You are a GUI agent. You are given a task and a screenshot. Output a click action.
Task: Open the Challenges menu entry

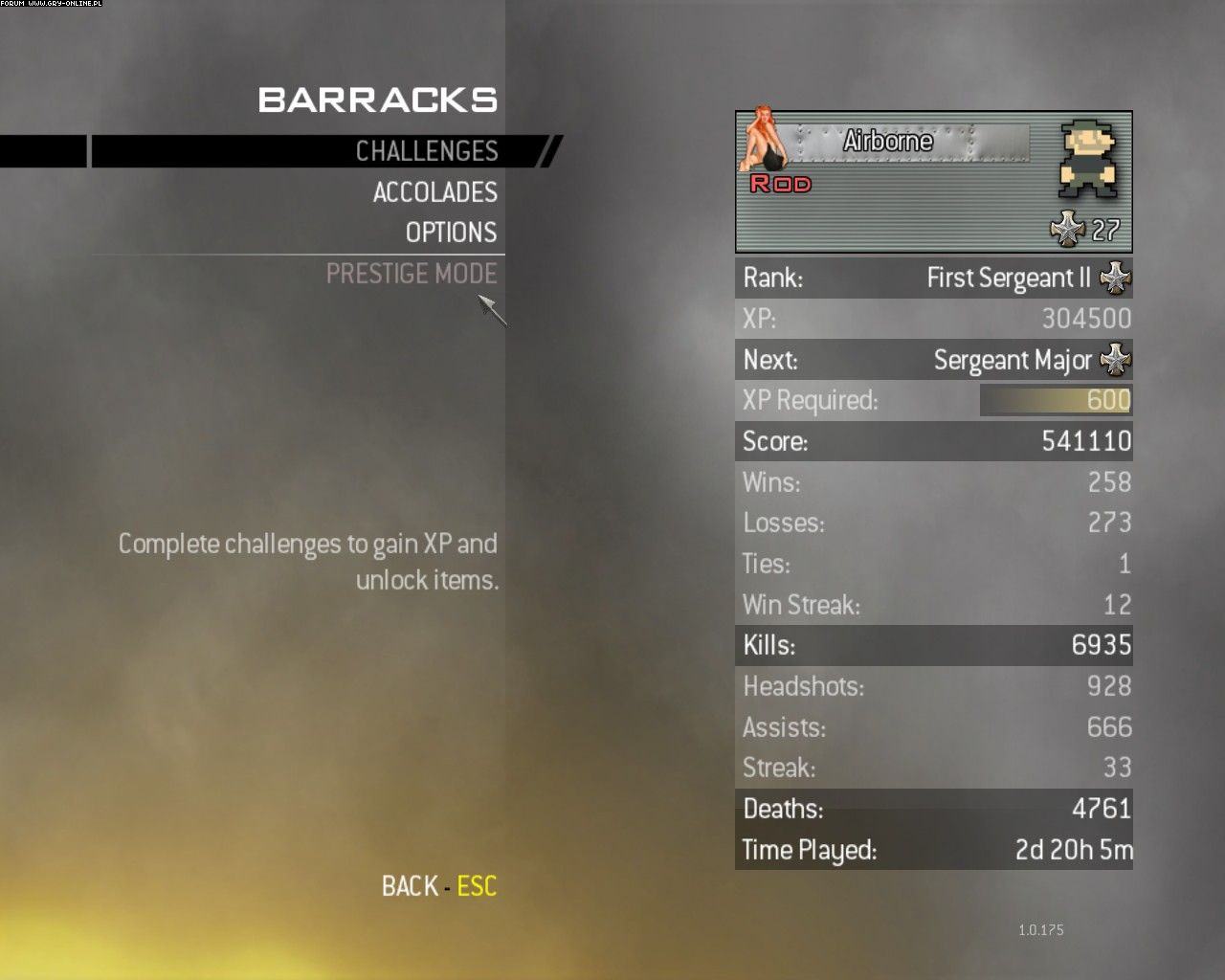coord(426,151)
